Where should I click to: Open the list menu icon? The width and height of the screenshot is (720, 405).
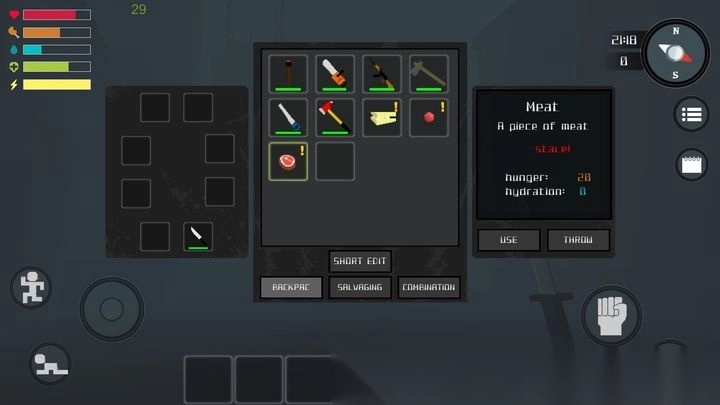coord(691,115)
